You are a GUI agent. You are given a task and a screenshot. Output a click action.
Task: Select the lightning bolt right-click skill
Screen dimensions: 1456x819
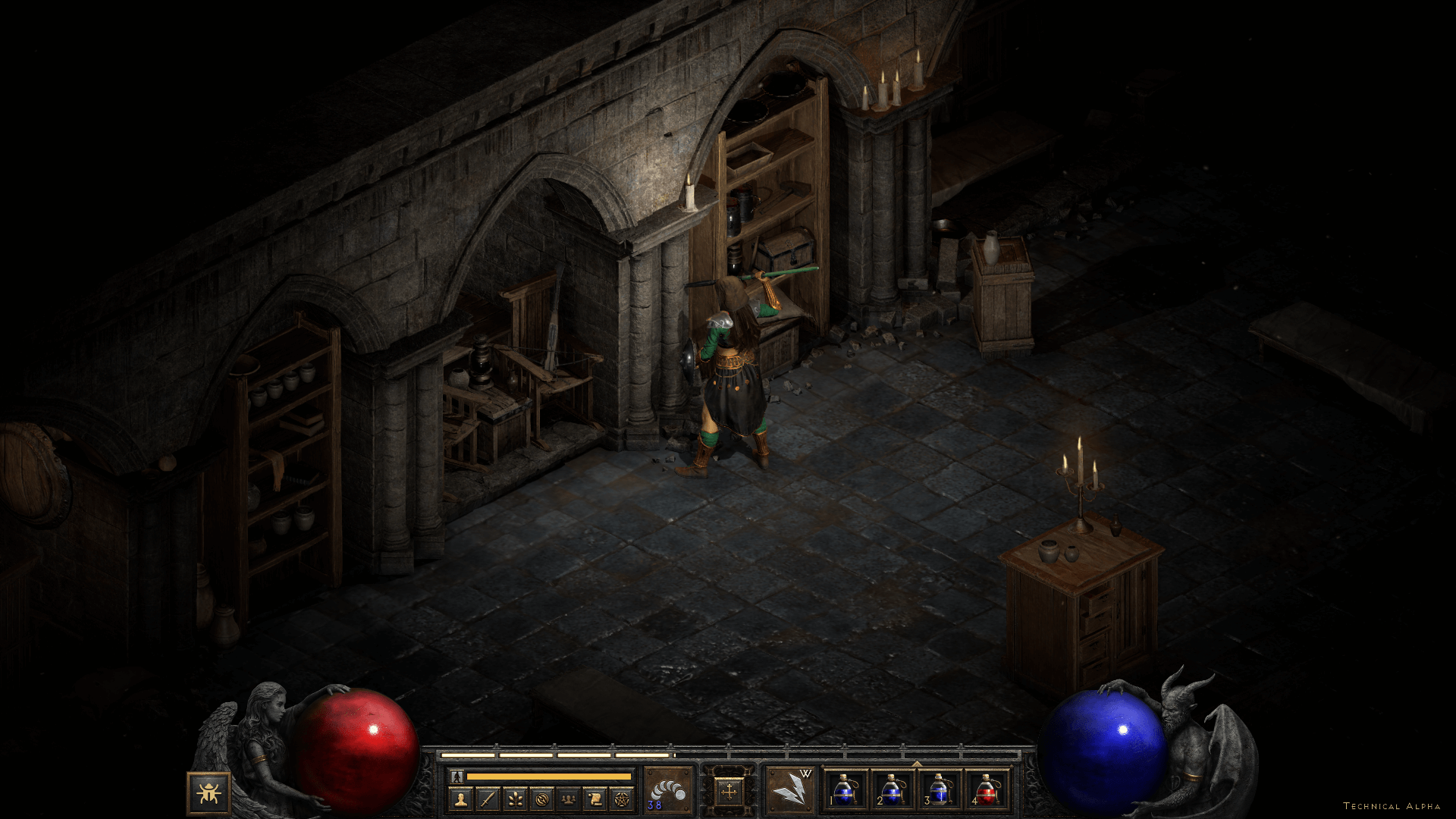click(789, 789)
